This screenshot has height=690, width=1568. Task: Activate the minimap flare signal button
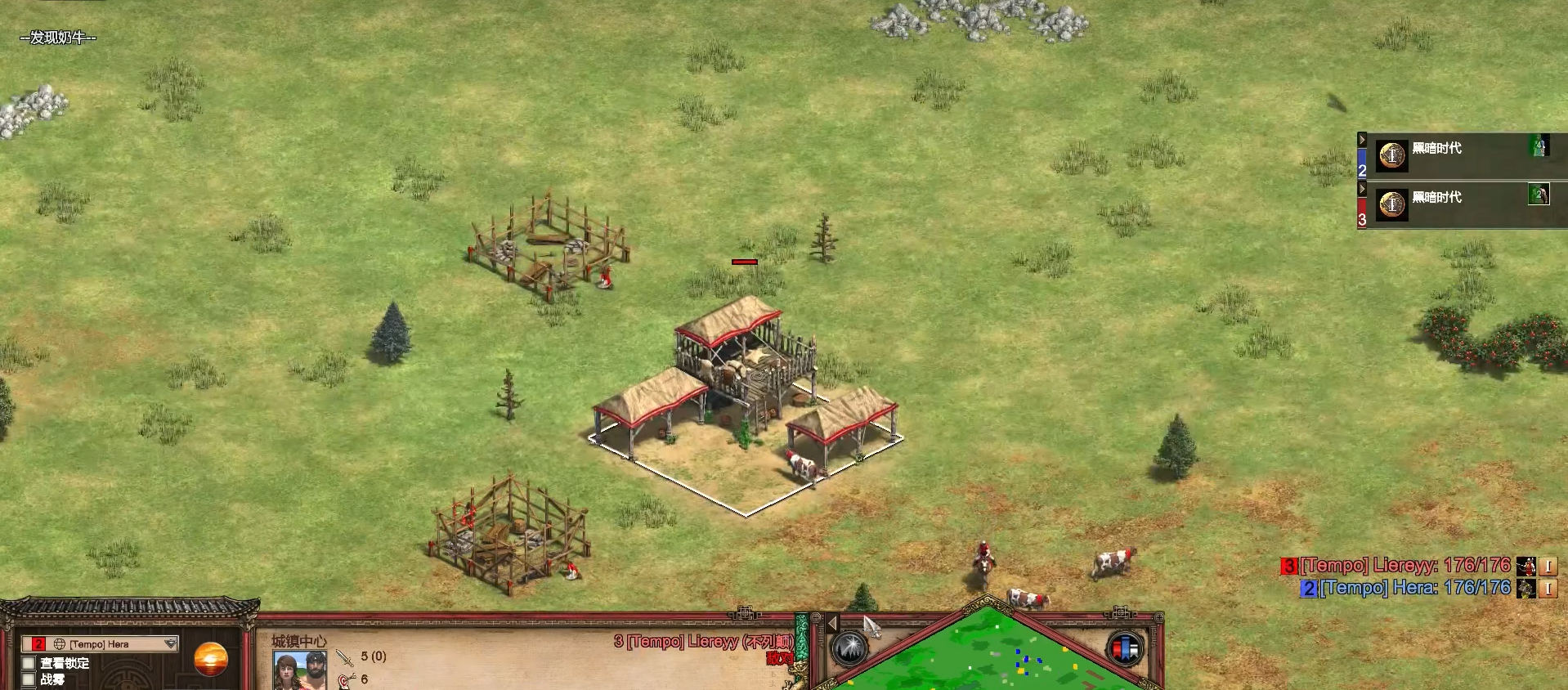coord(850,649)
